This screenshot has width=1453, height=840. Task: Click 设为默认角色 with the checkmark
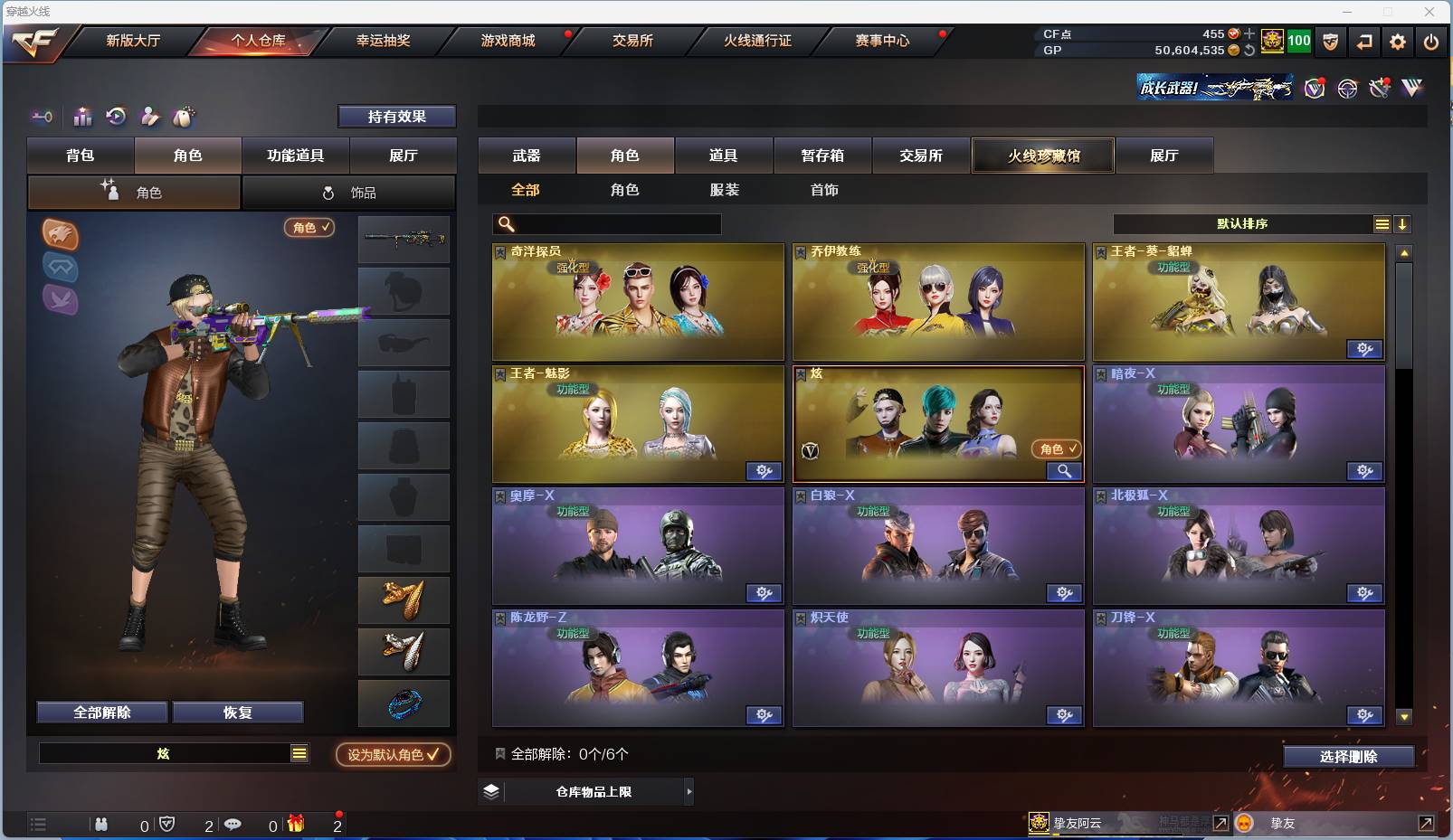click(x=393, y=755)
